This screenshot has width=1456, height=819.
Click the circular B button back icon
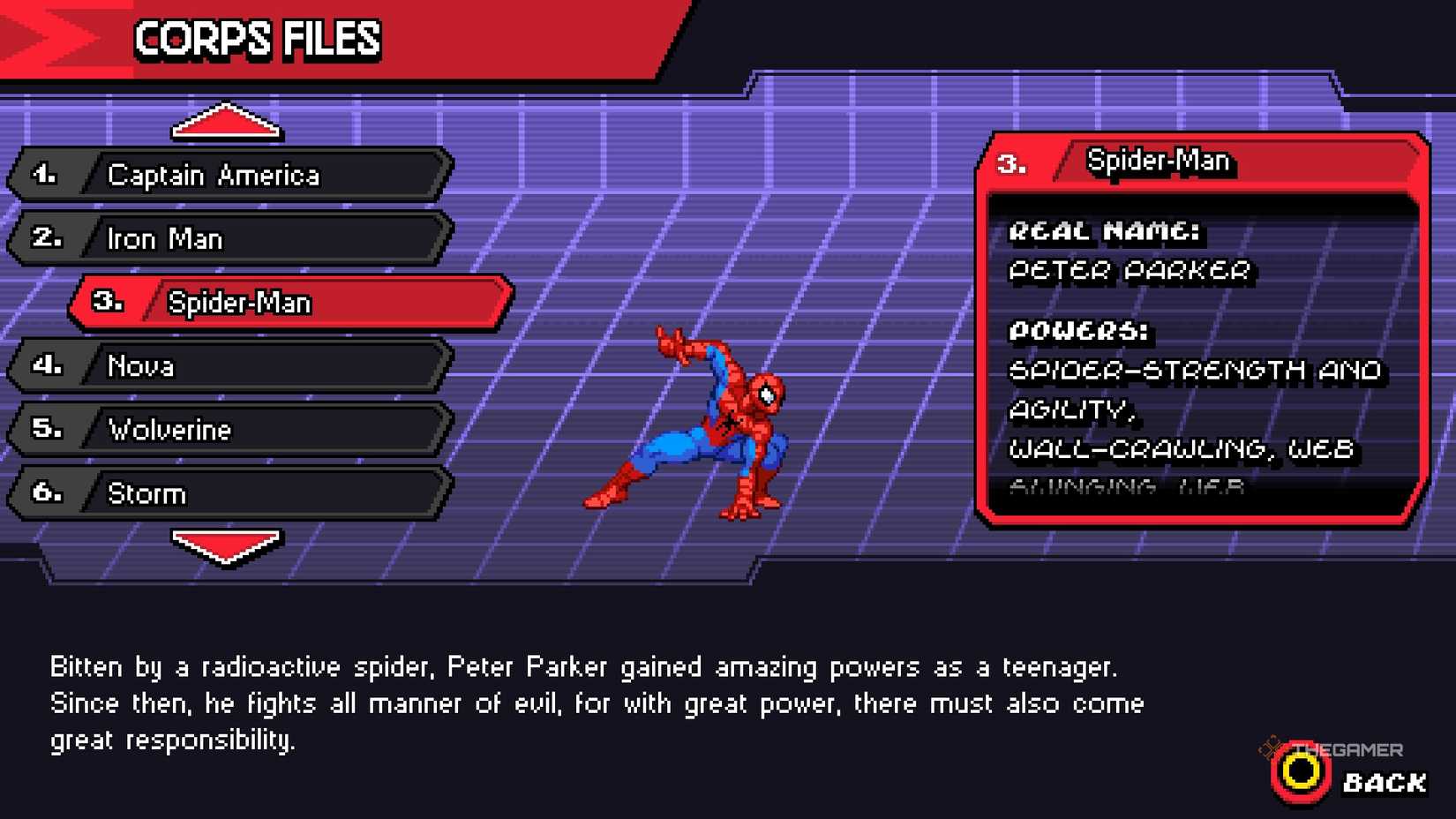pyautogui.click(x=1301, y=778)
